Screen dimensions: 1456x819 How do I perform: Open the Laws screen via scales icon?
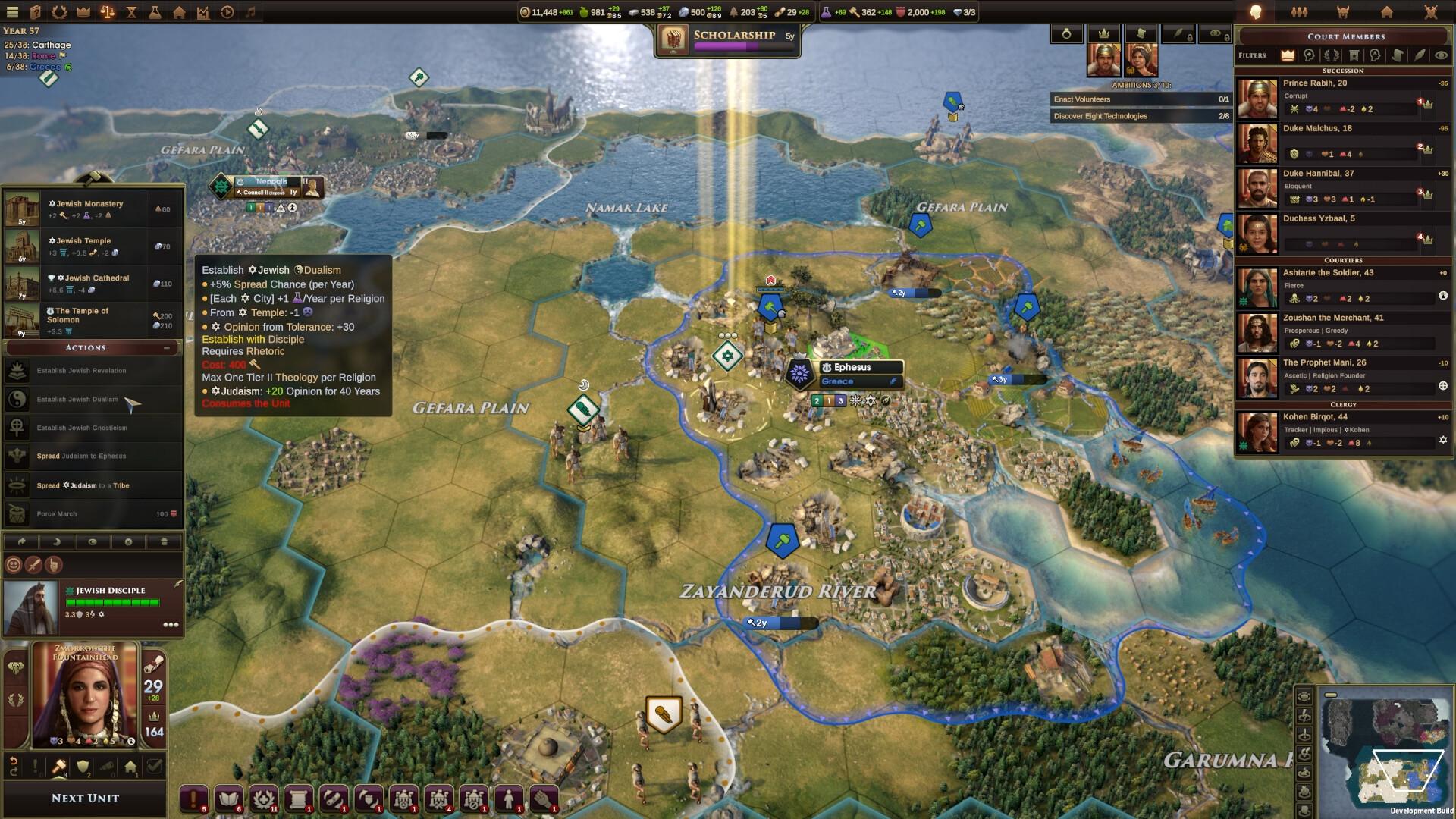point(107,13)
